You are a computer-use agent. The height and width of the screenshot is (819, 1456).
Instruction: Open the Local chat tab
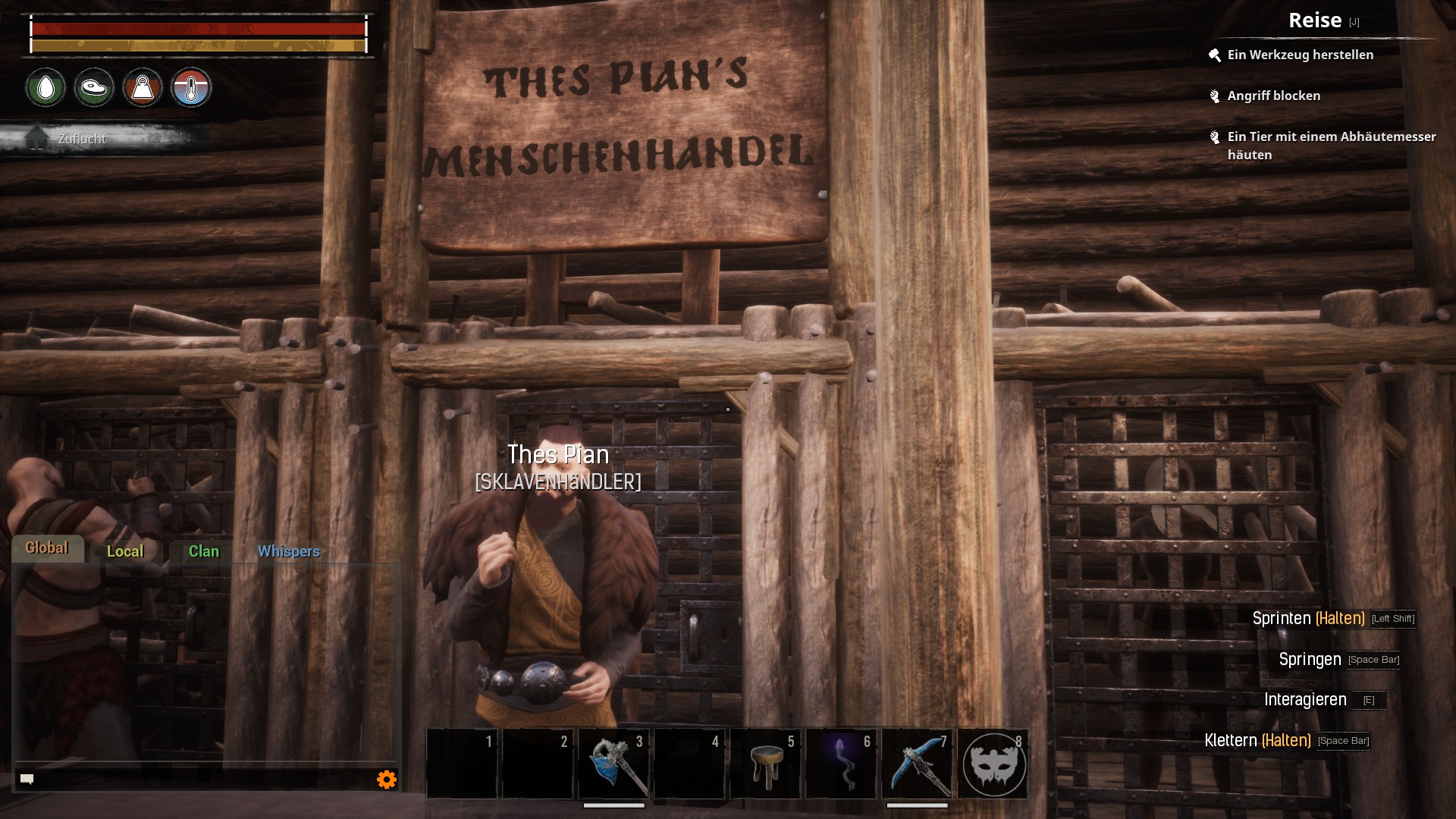point(125,551)
